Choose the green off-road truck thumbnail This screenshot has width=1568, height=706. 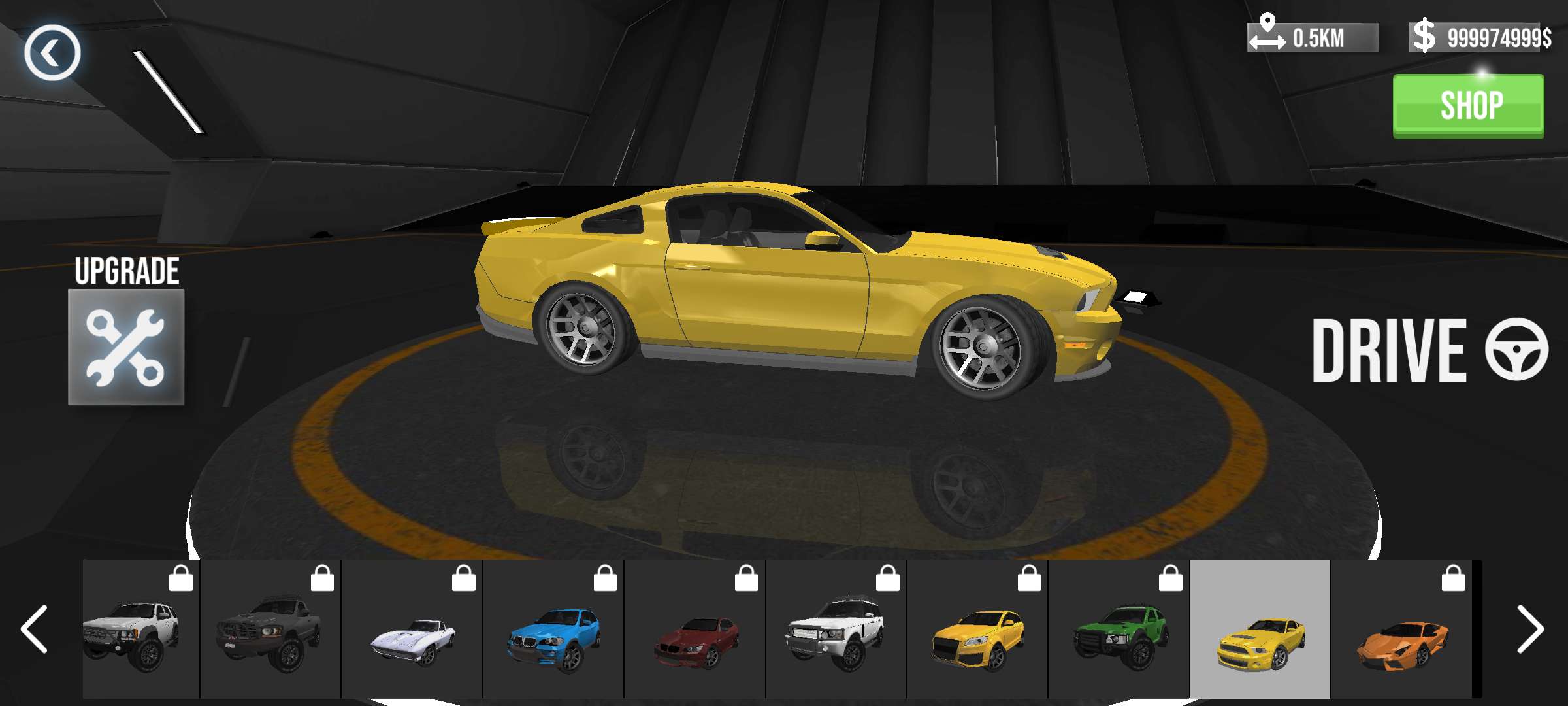coord(1119,630)
